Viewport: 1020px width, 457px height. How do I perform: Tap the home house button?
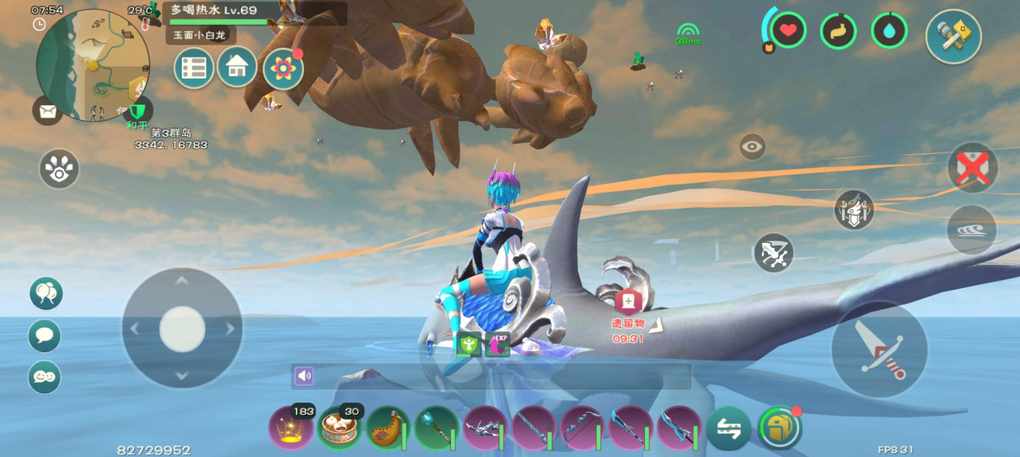coord(237,67)
